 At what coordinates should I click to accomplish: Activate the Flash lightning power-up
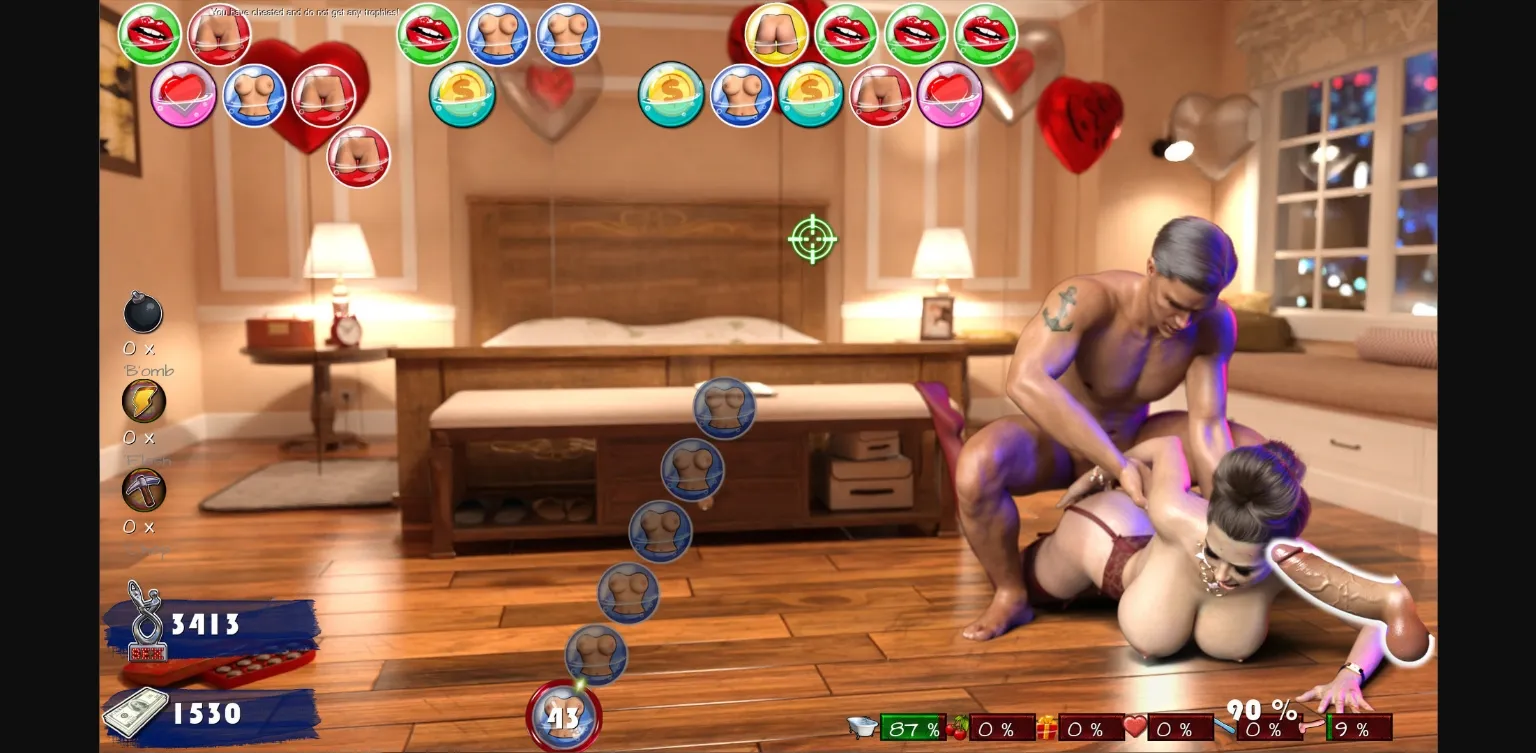click(143, 401)
